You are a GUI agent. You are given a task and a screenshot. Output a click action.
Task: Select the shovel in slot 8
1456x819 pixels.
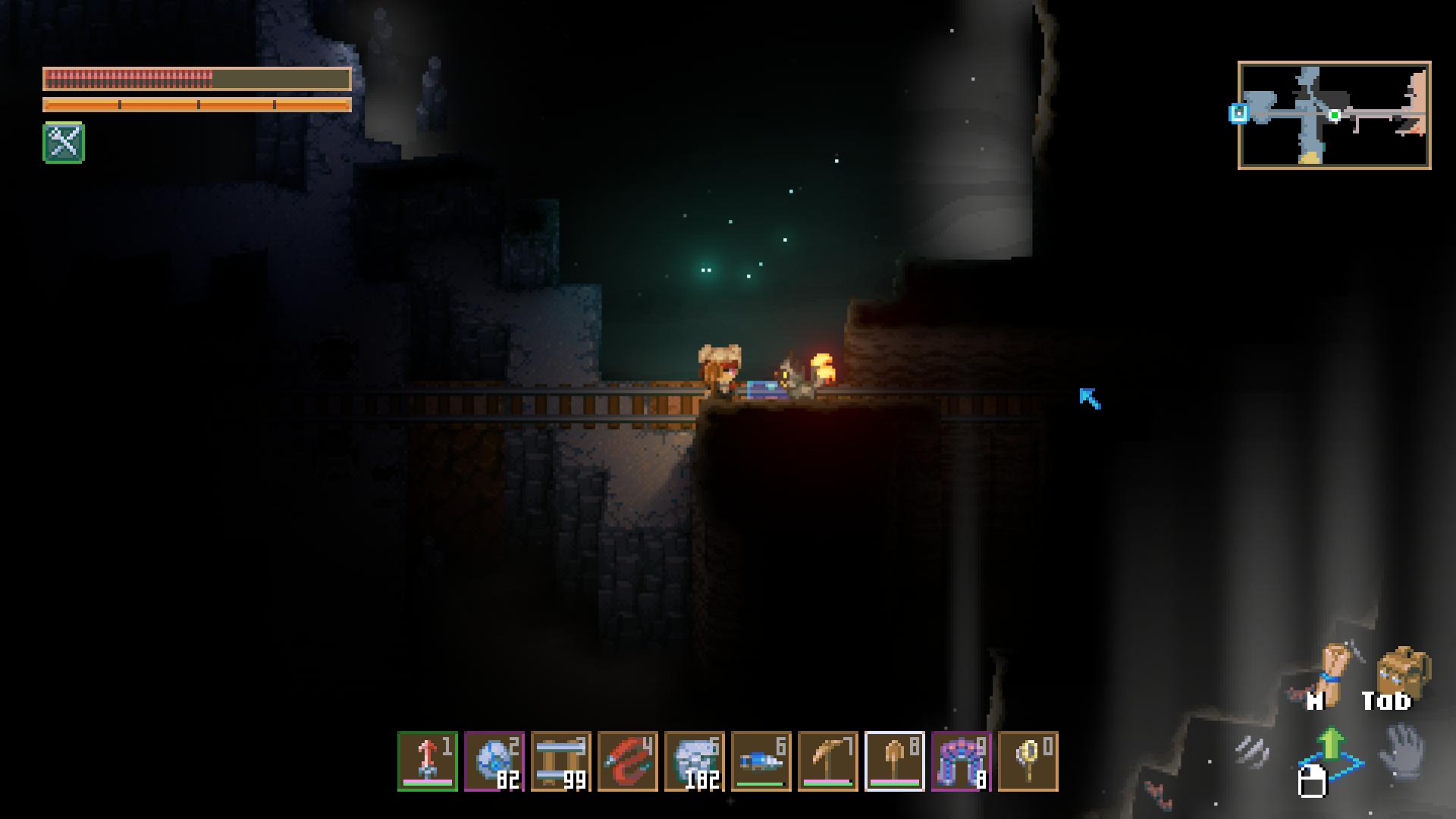coord(895,761)
